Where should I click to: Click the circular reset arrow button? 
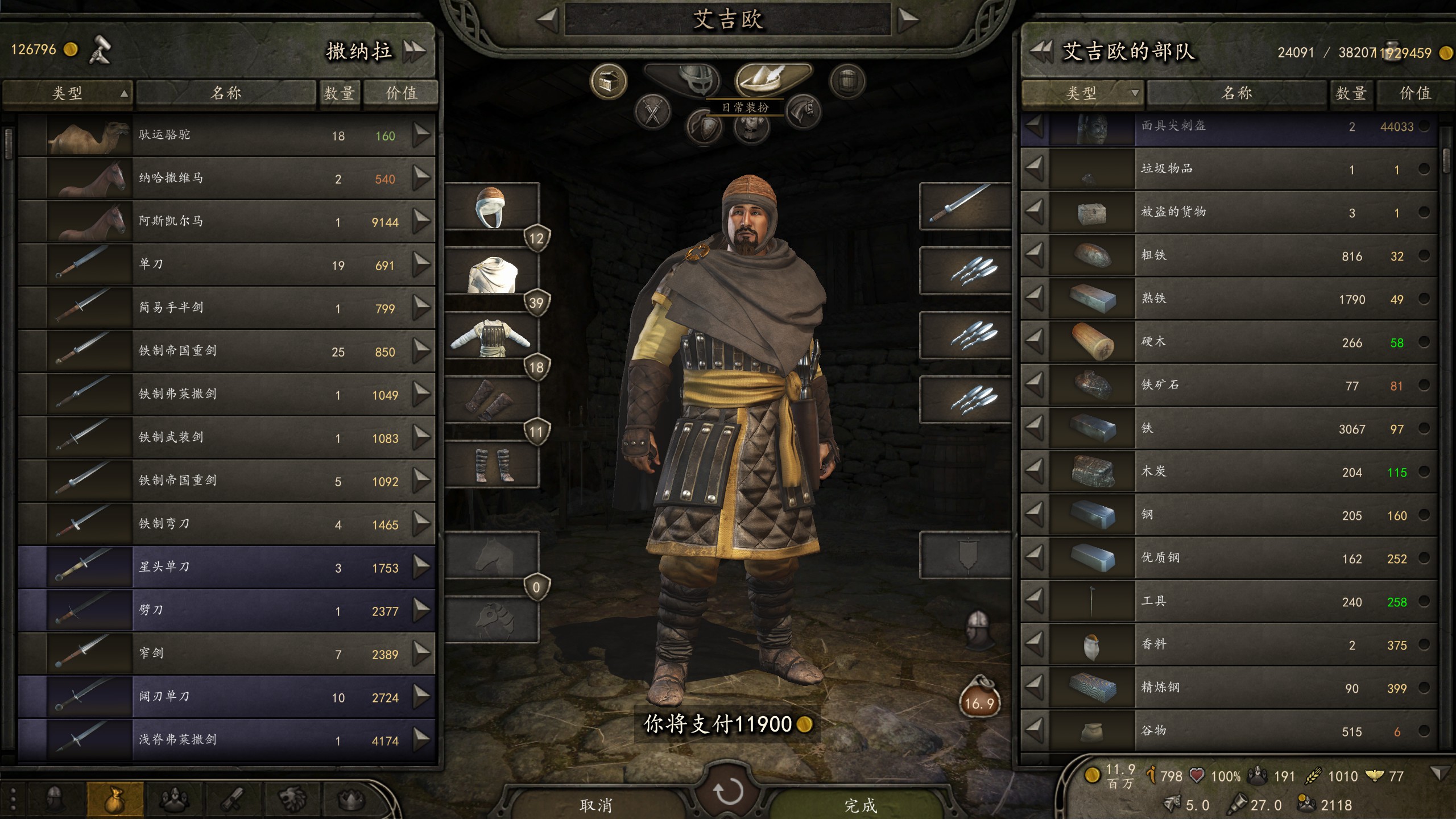pos(728,791)
